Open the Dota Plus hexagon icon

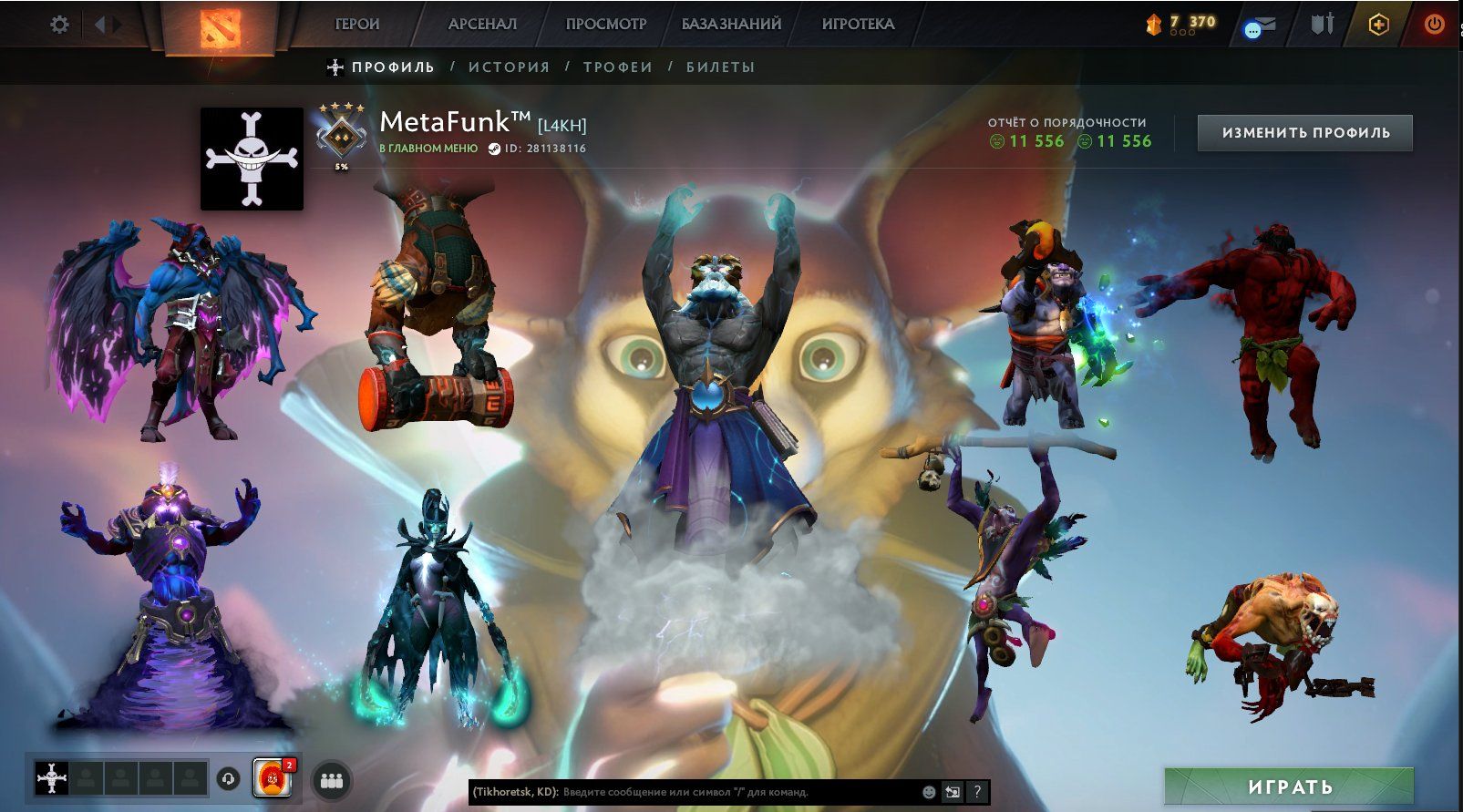(1378, 25)
